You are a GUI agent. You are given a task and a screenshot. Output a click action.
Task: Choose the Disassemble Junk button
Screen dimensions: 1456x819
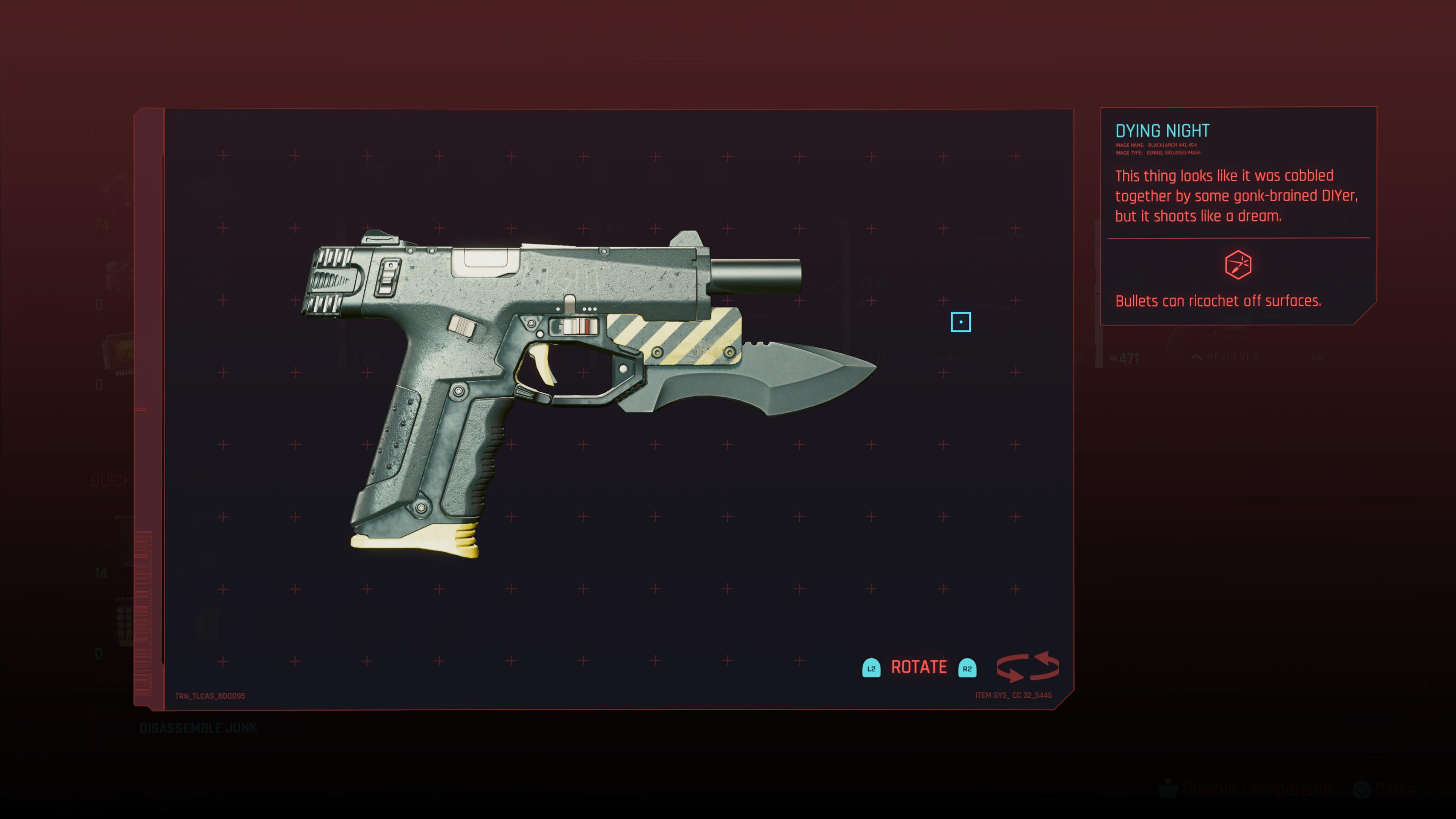(x=198, y=728)
